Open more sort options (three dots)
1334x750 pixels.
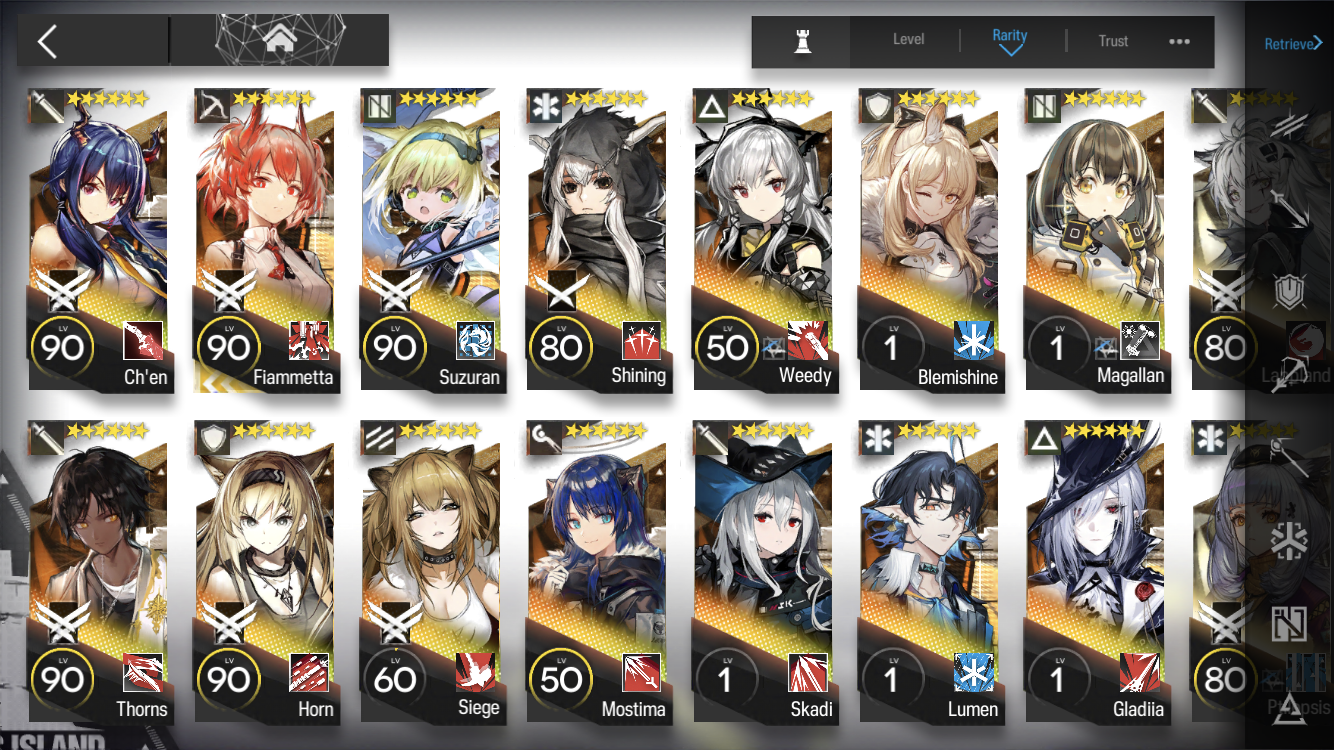click(1179, 41)
